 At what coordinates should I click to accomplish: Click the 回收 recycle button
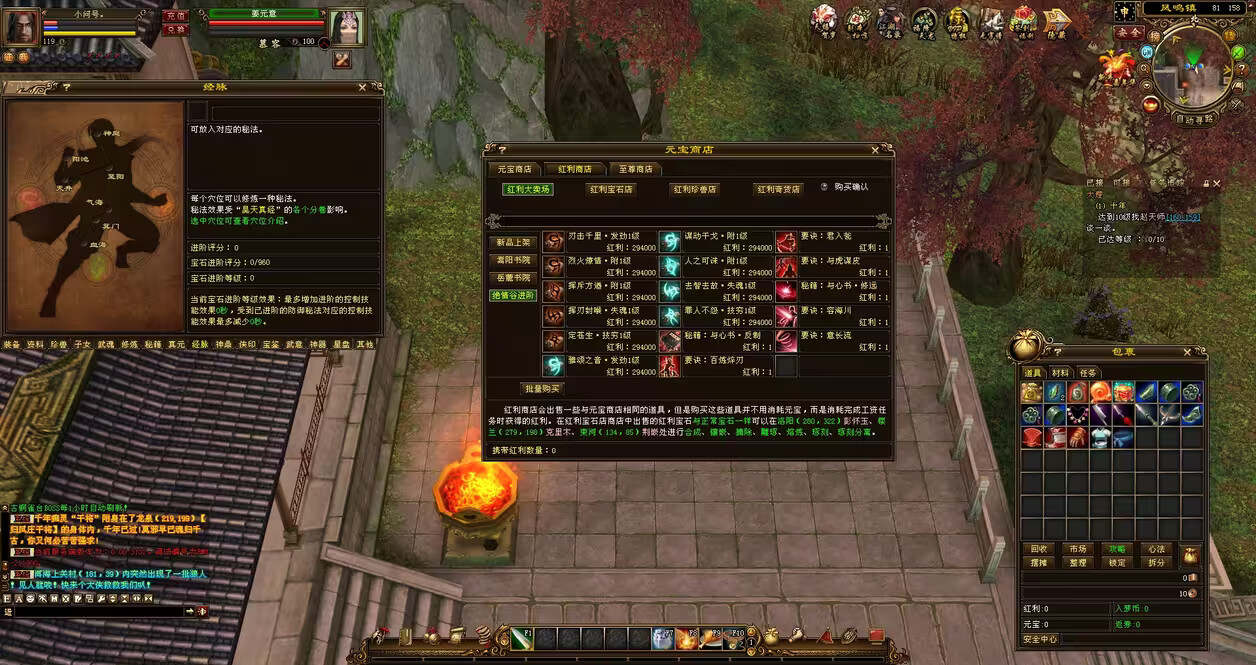pyautogui.click(x=1039, y=549)
